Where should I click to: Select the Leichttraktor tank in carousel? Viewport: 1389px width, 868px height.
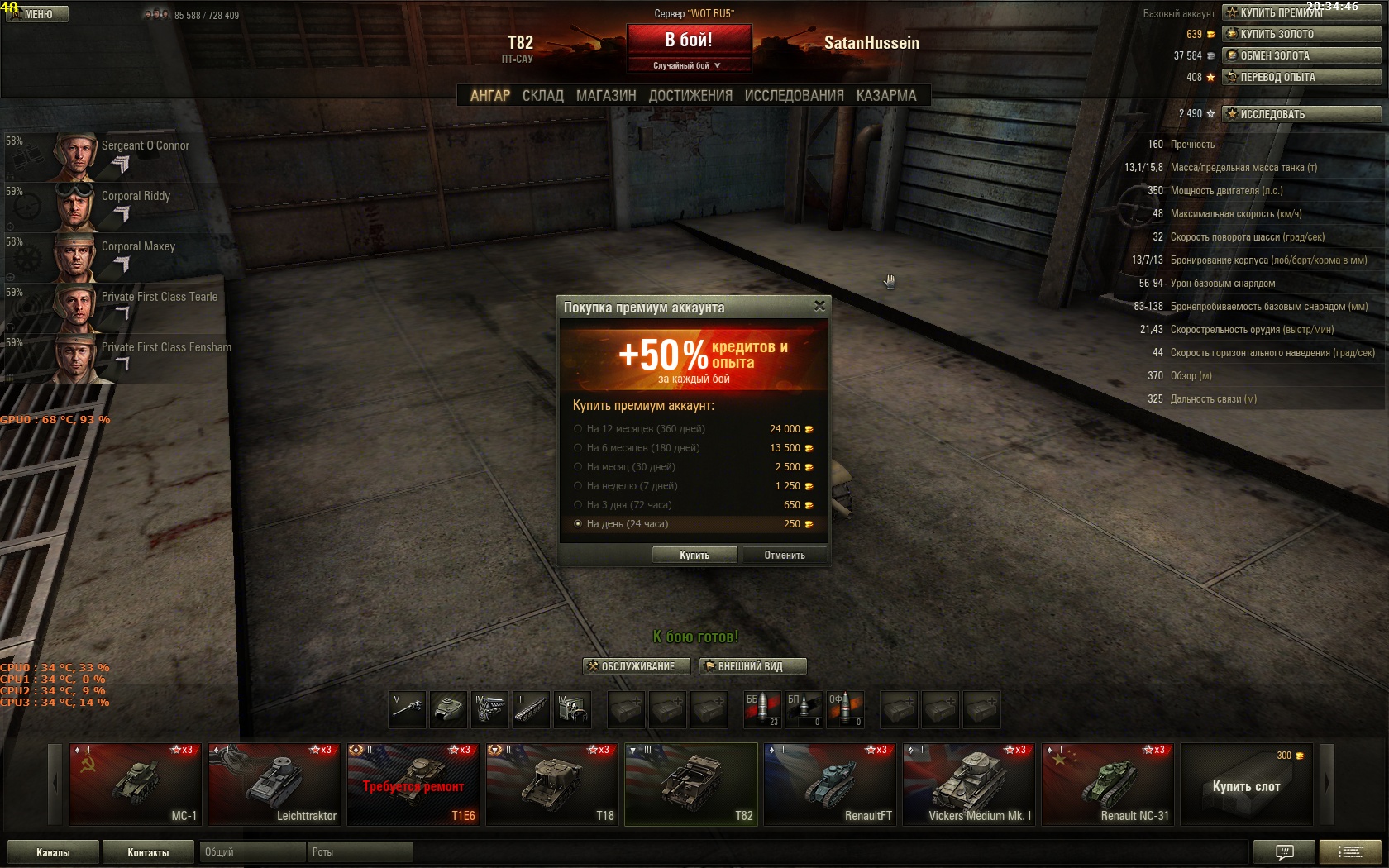274,784
